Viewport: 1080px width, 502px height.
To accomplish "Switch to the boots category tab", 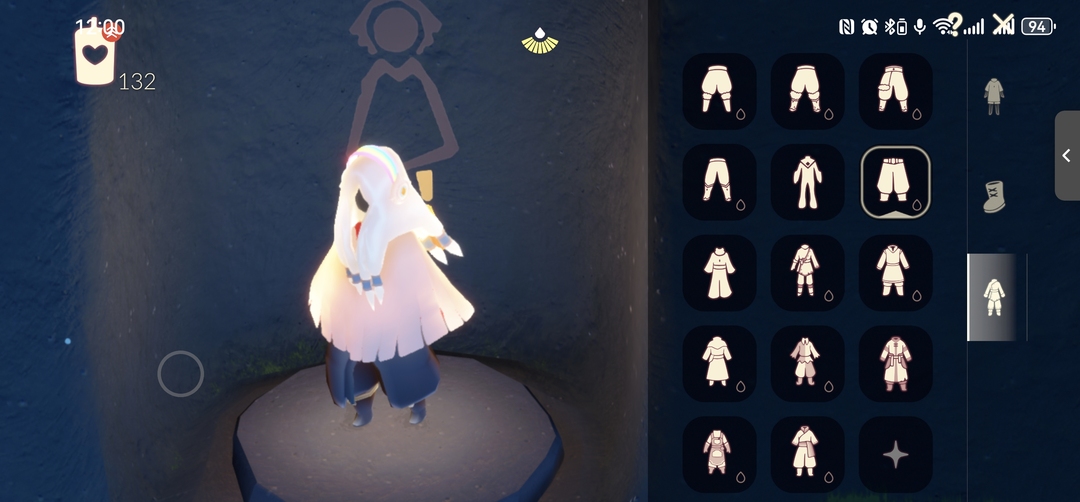I will (993, 196).
